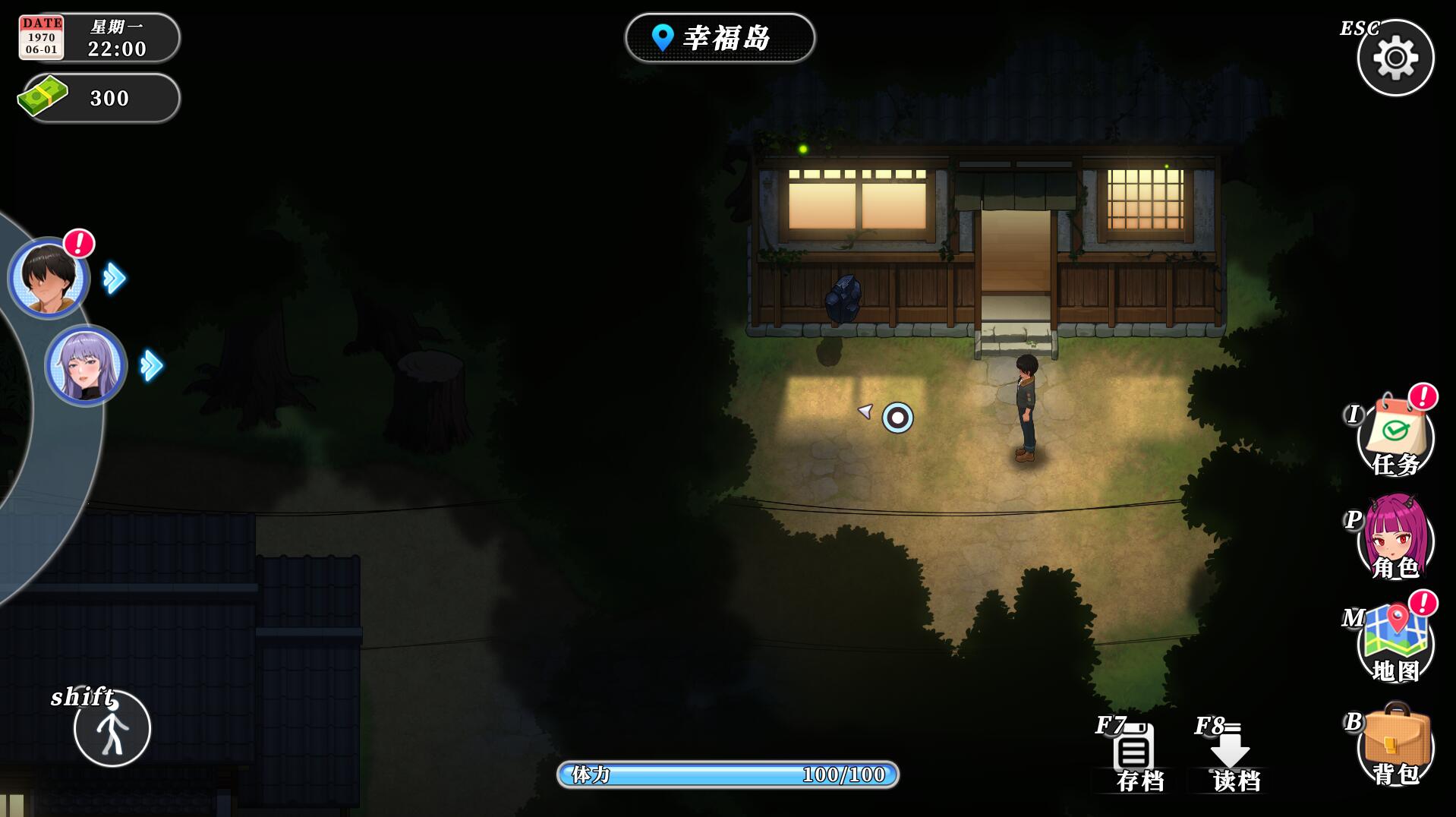Viewport: 1456px width, 817px height.
Task: Open the 地图 map
Action: click(x=1395, y=643)
